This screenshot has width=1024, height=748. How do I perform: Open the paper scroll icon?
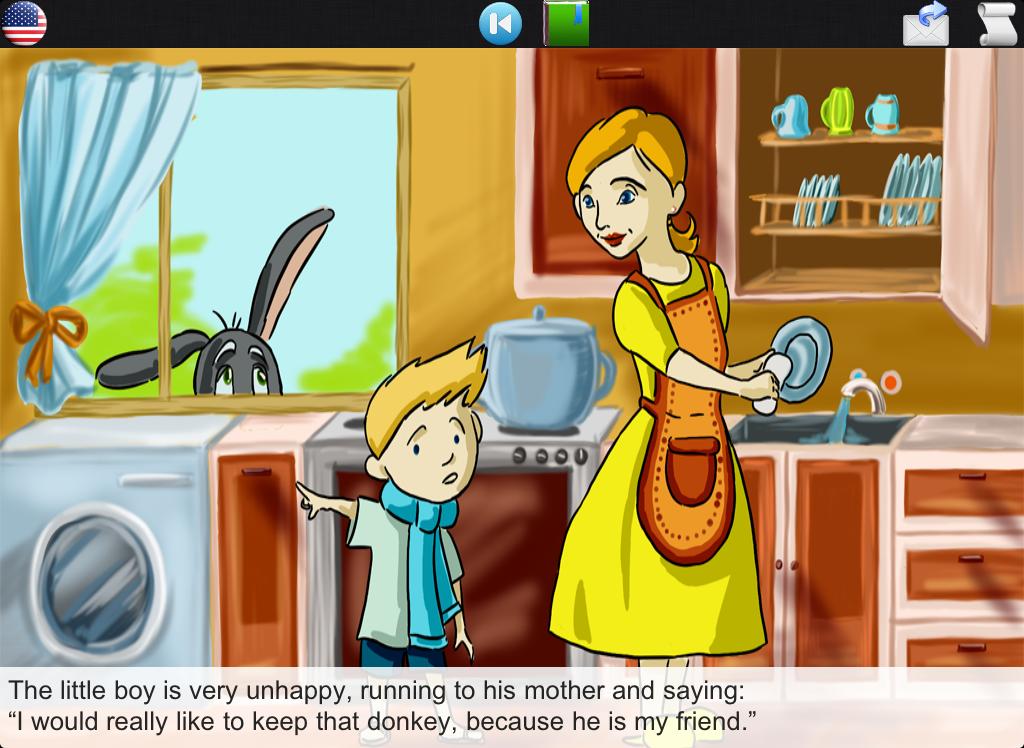coord(996,23)
